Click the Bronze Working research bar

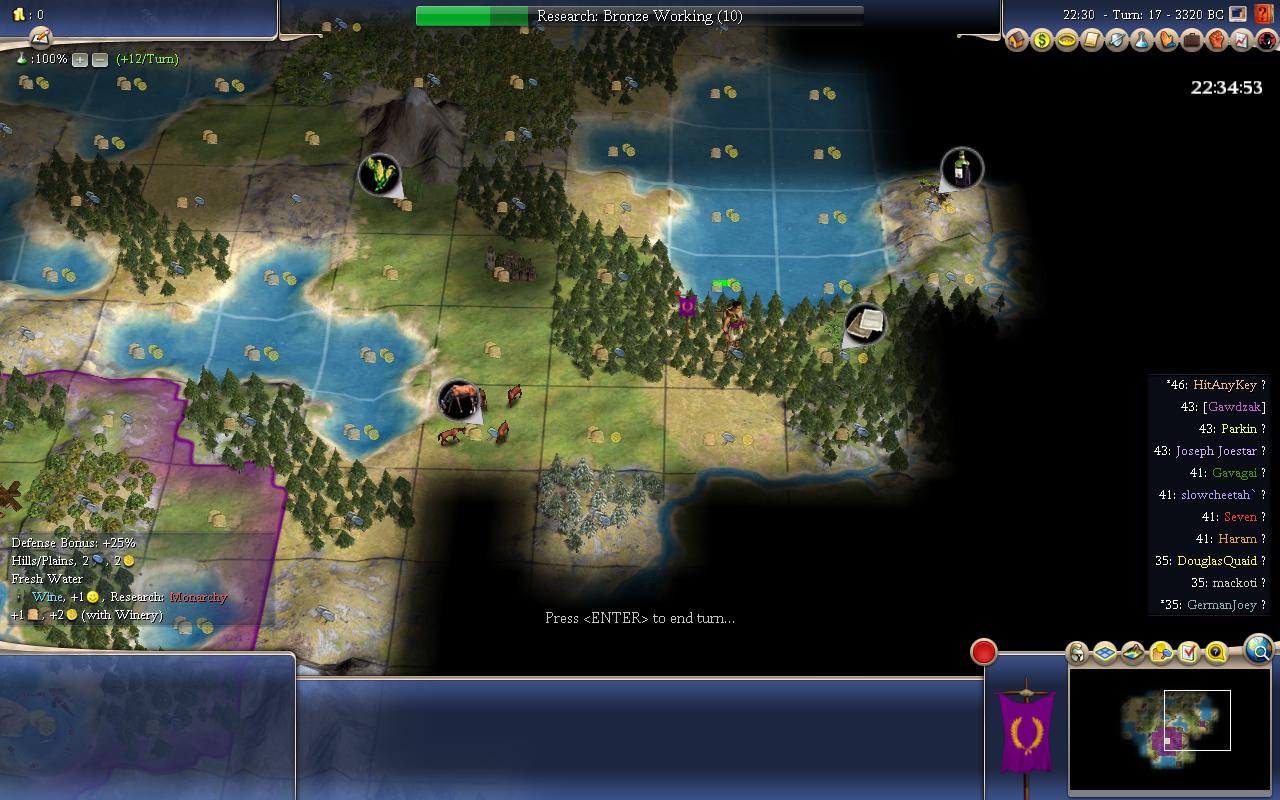[640, 16]
